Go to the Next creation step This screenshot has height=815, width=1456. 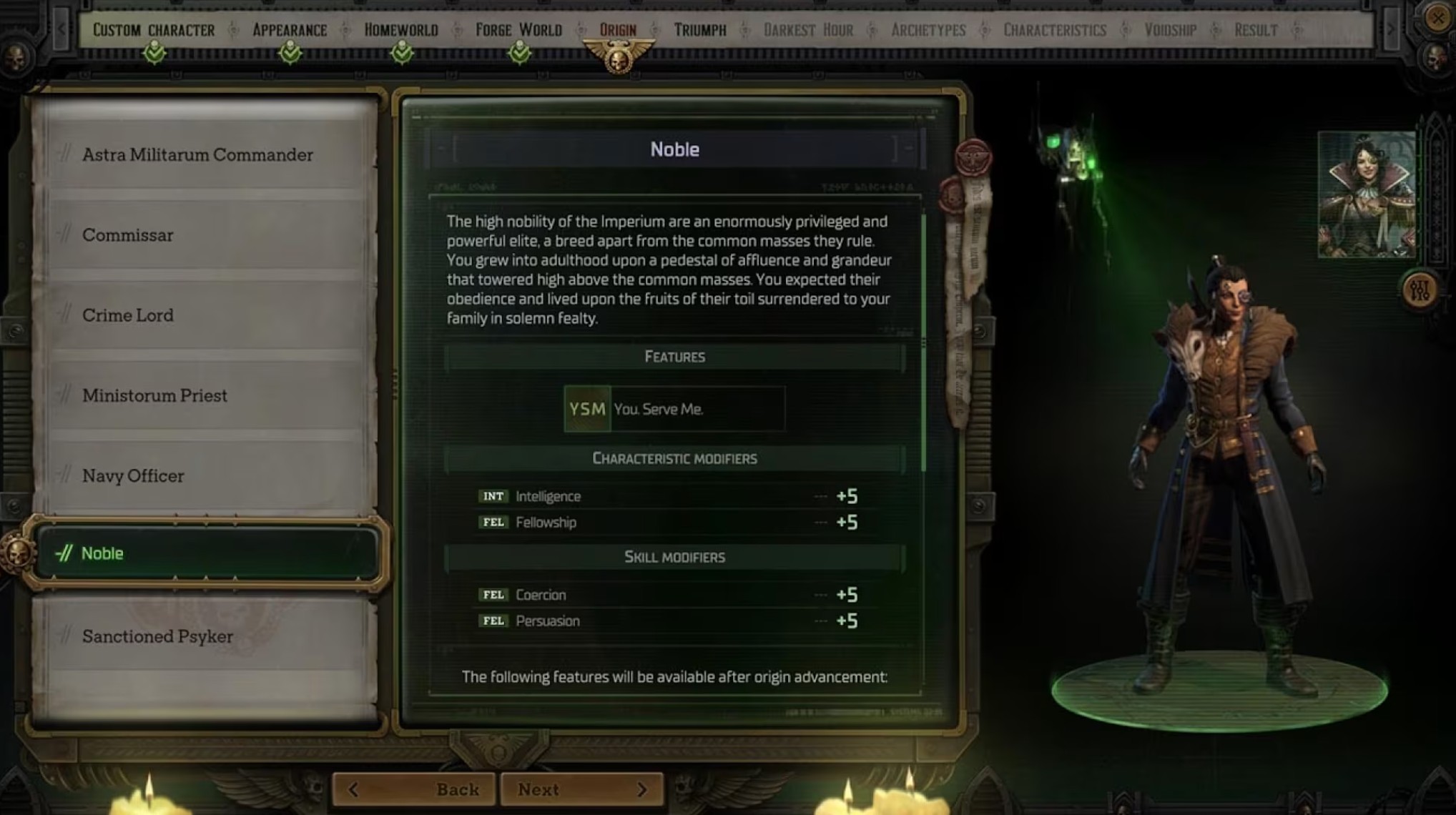click(x=581, y=789)
